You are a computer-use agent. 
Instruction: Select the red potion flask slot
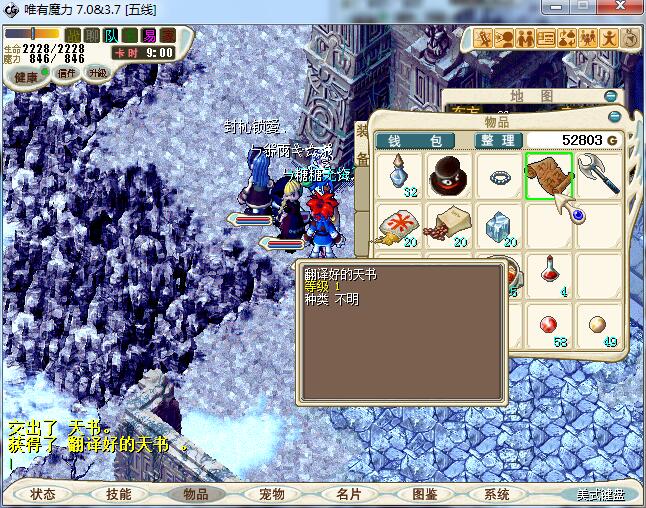[548, 274]
